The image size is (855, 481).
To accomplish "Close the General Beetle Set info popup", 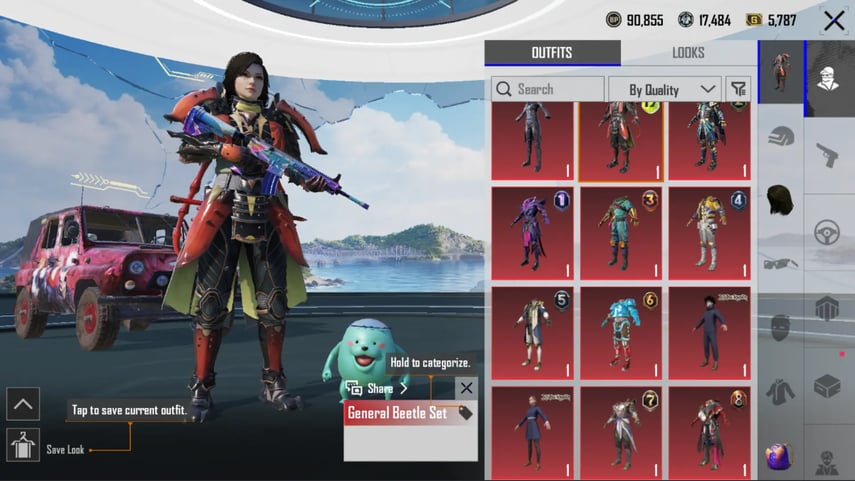I will 466,388.
